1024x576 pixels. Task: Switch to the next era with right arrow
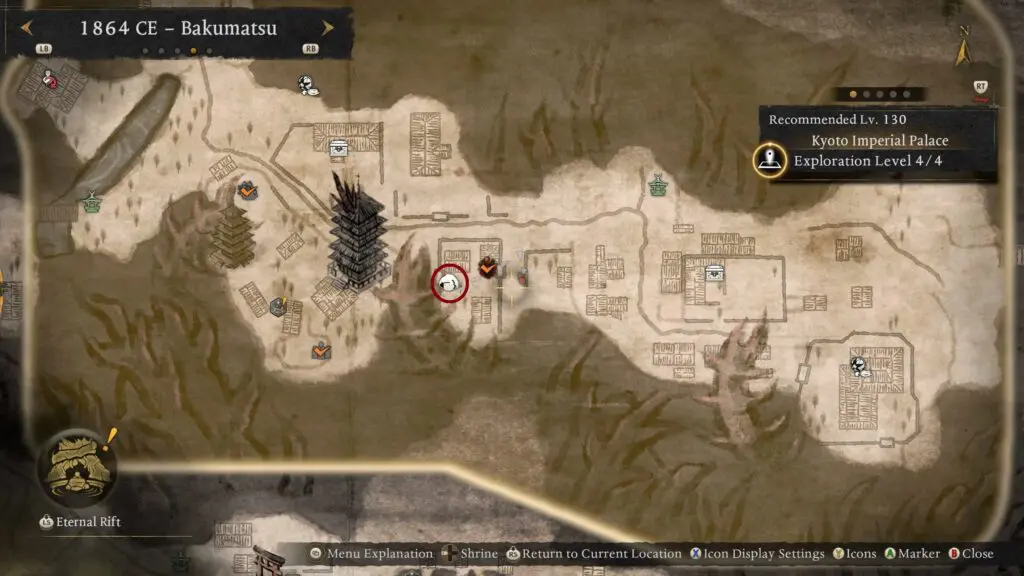tap(327, 29)
